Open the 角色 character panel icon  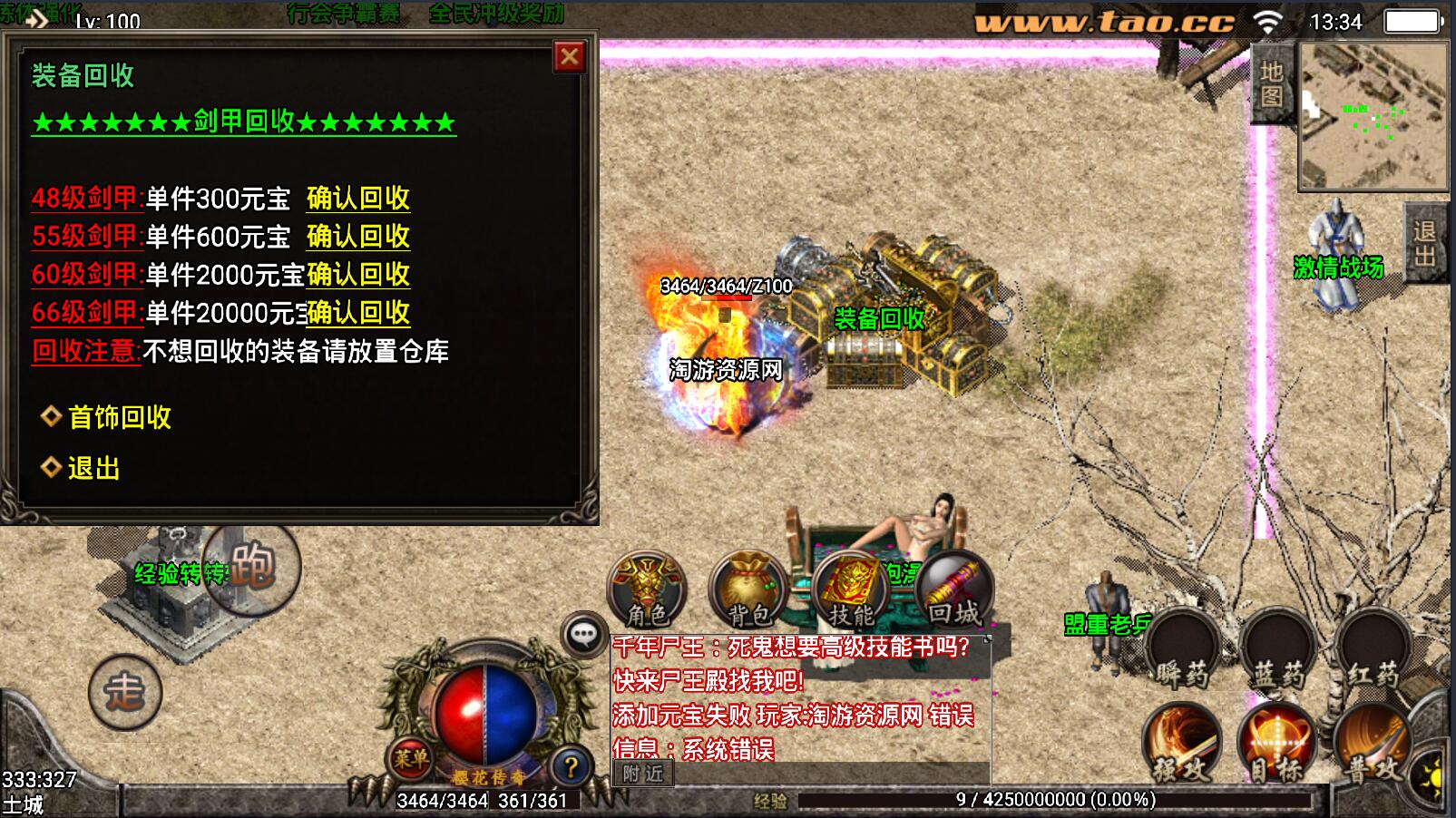(x=646, y=590)
